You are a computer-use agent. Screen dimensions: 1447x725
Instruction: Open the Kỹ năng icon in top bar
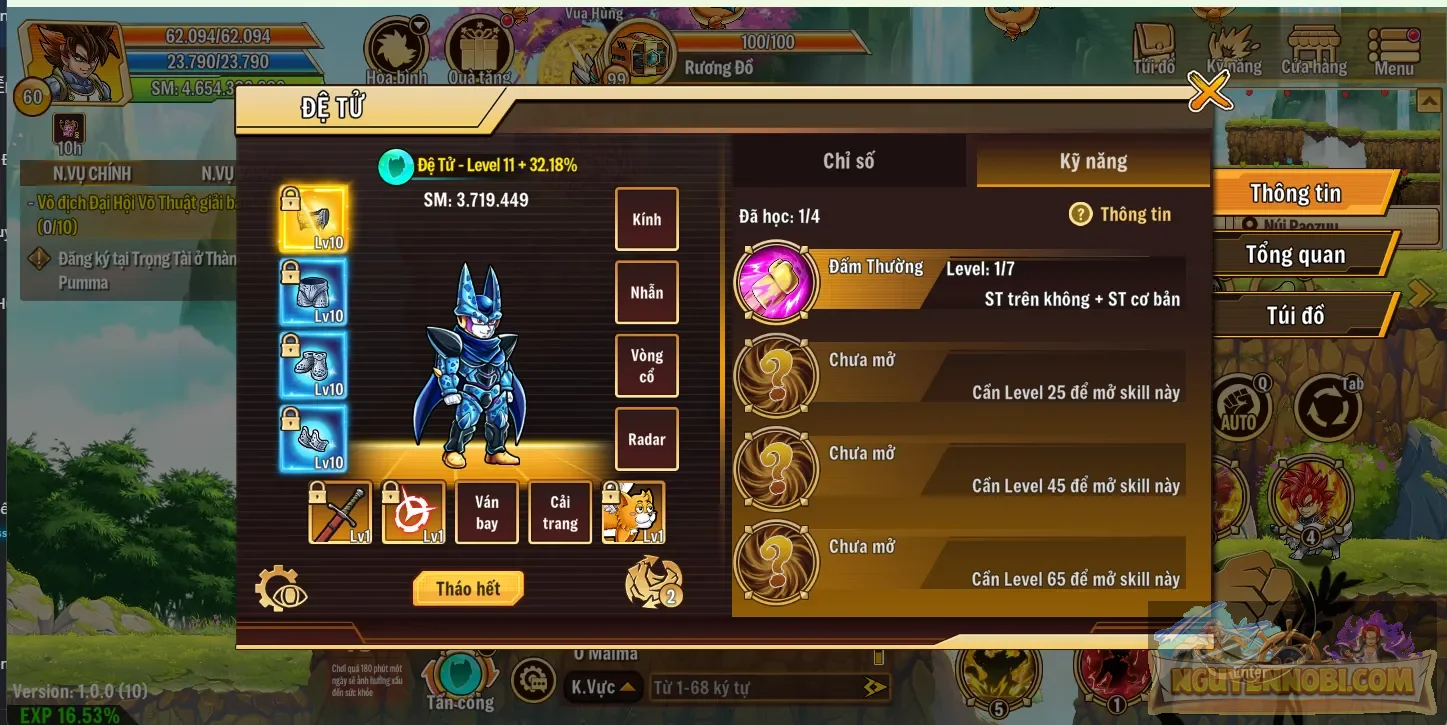click(x=1235, y=45)
